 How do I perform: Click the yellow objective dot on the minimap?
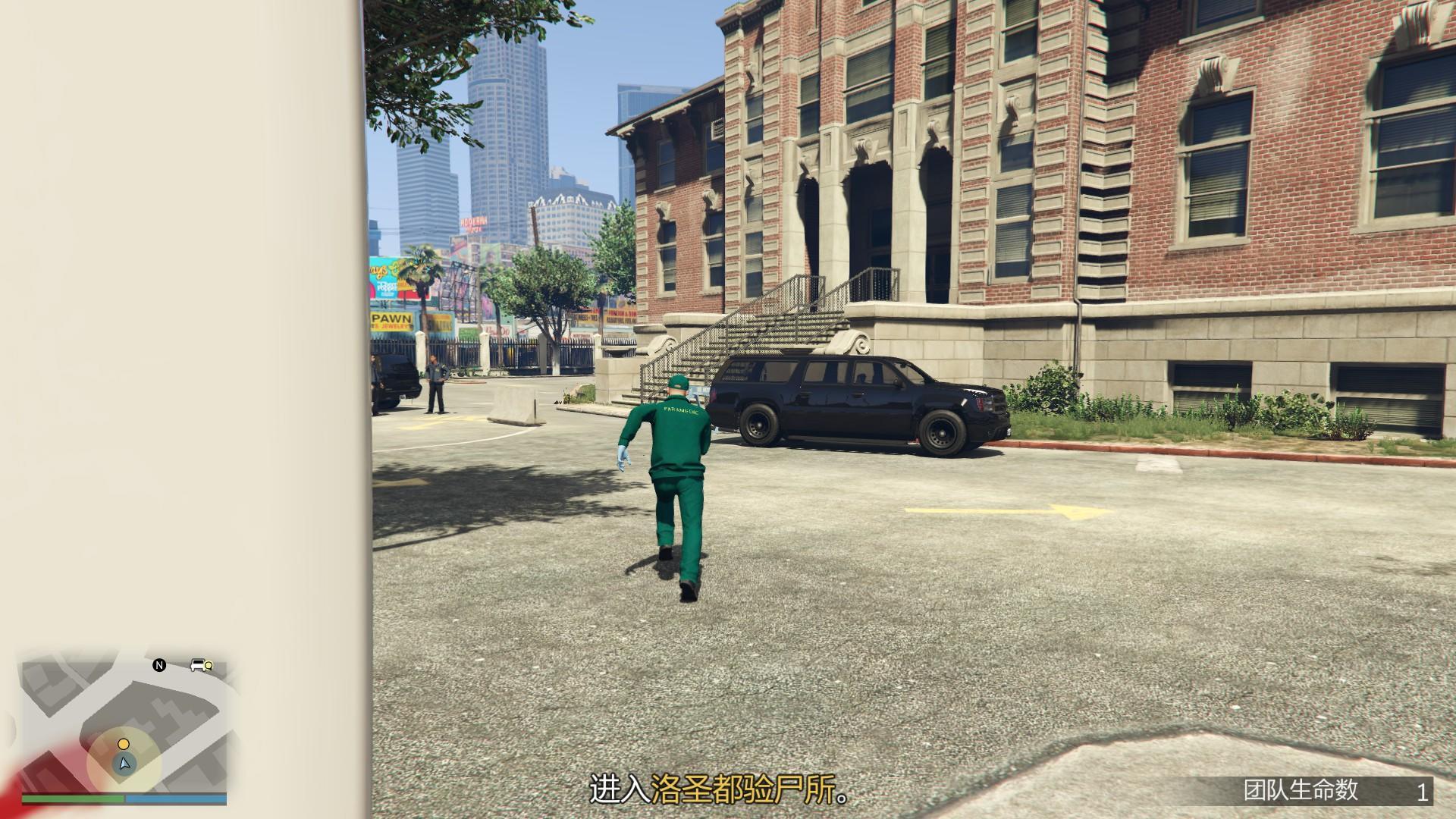pyautogui.click(x=123, y=744)
